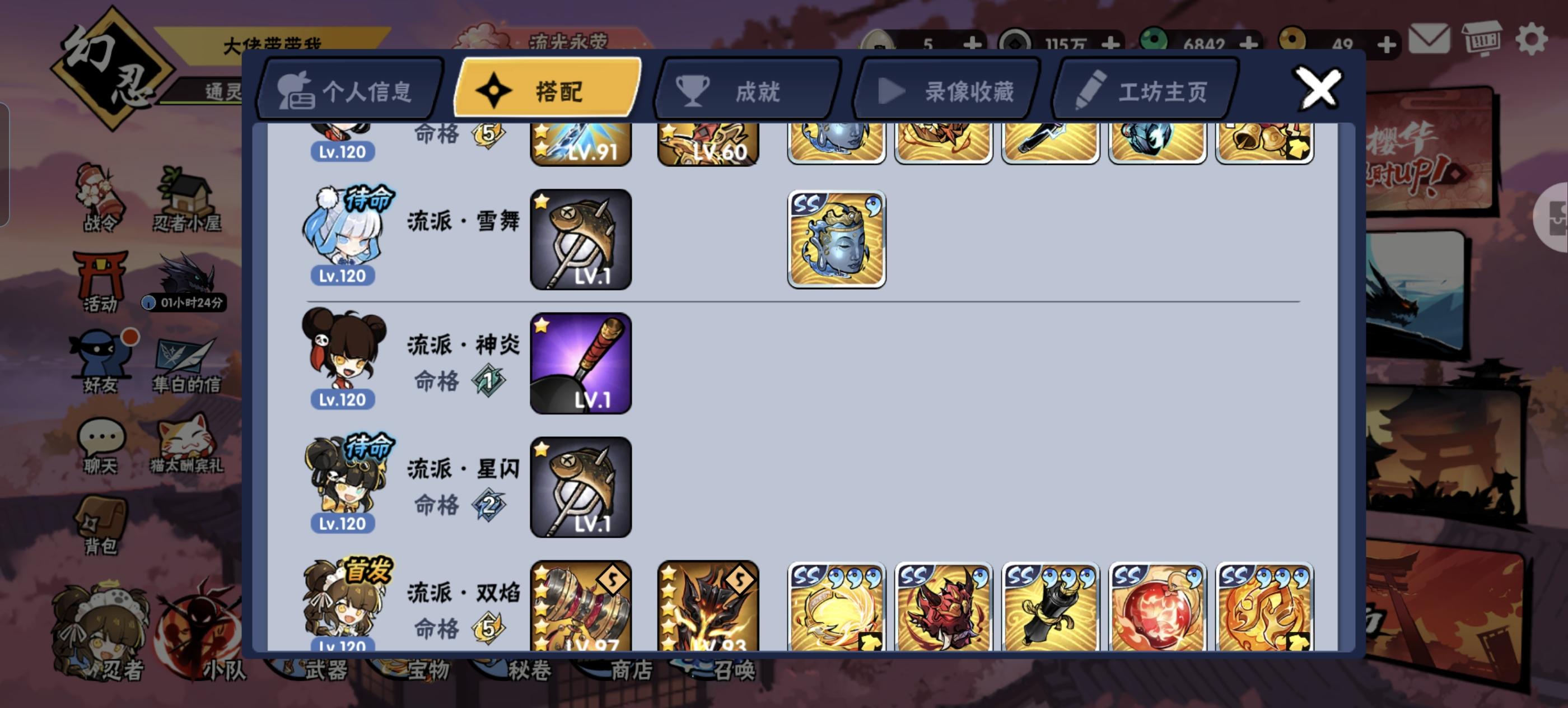Switch to the 录像收藏 replay collection tab
This screenshot has height=708, width=1568.
tap(944, 90)
